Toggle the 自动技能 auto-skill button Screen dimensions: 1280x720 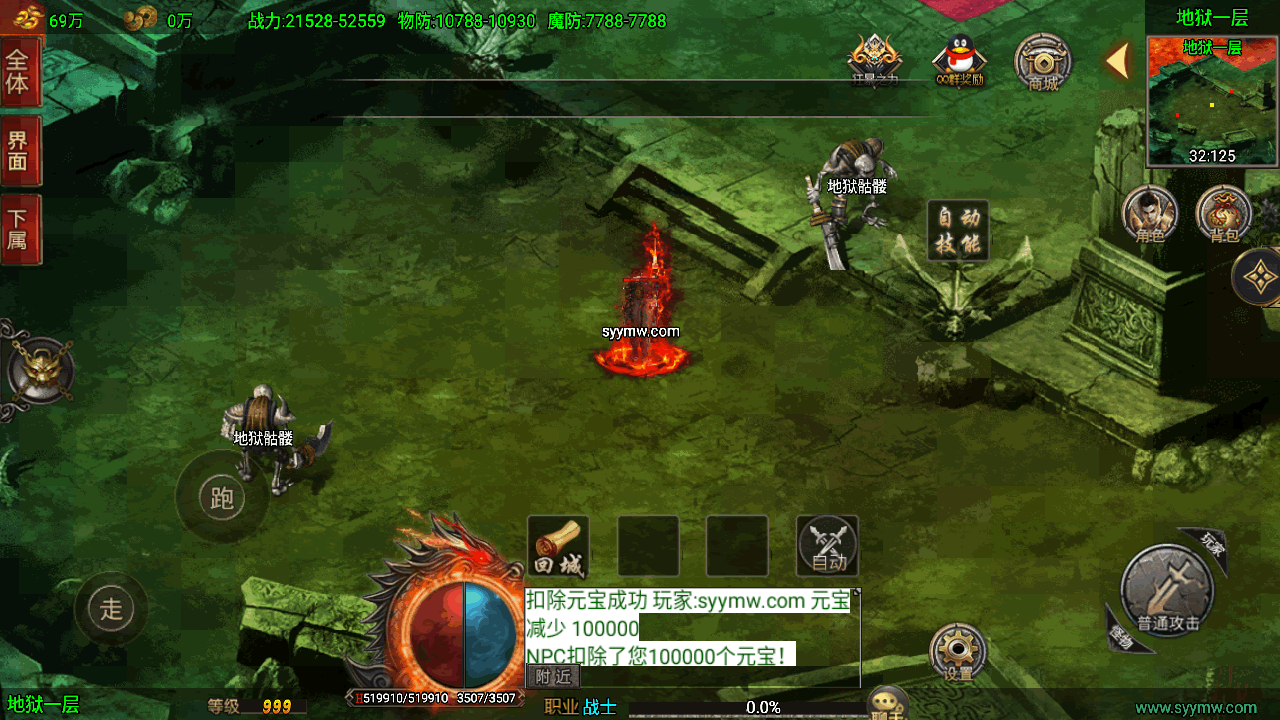click(x=958, y=231)
